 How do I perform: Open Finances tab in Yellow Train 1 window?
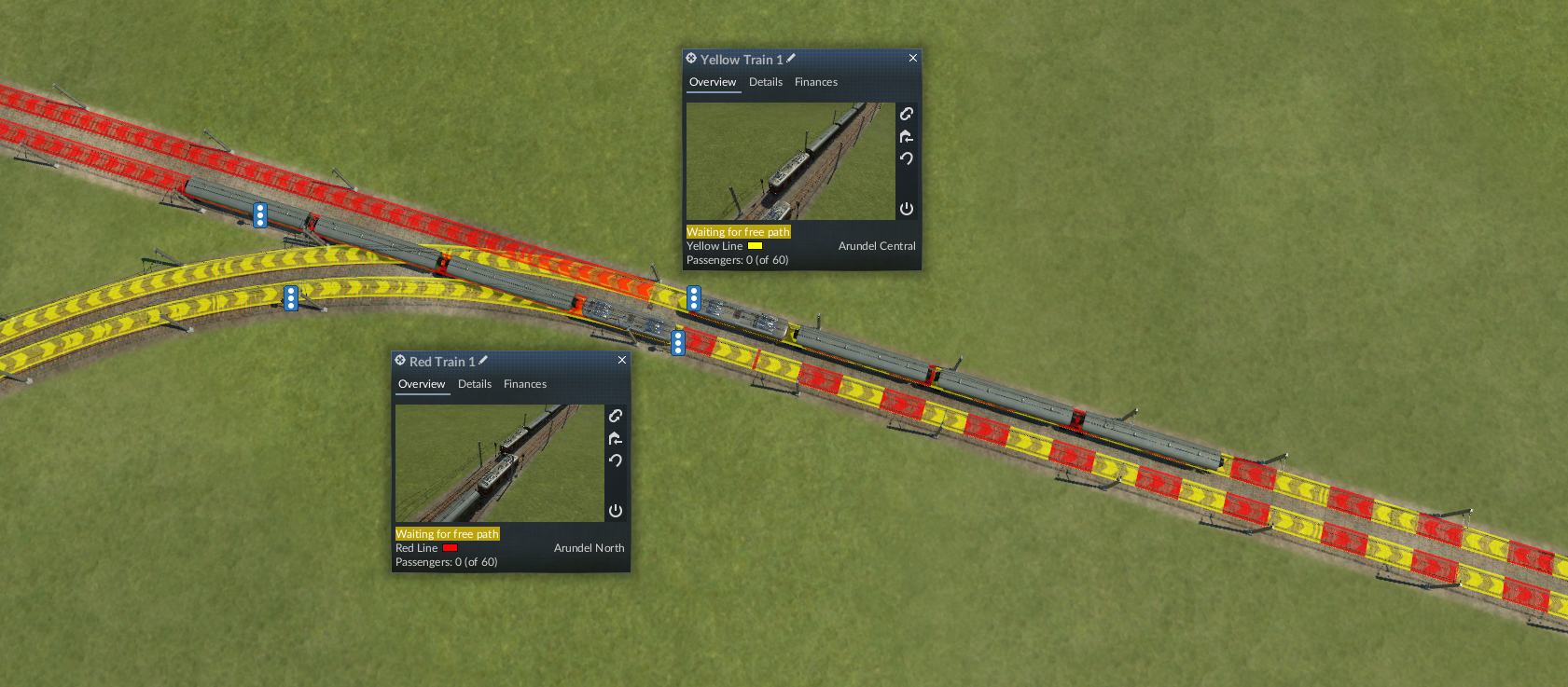[816, 82]
